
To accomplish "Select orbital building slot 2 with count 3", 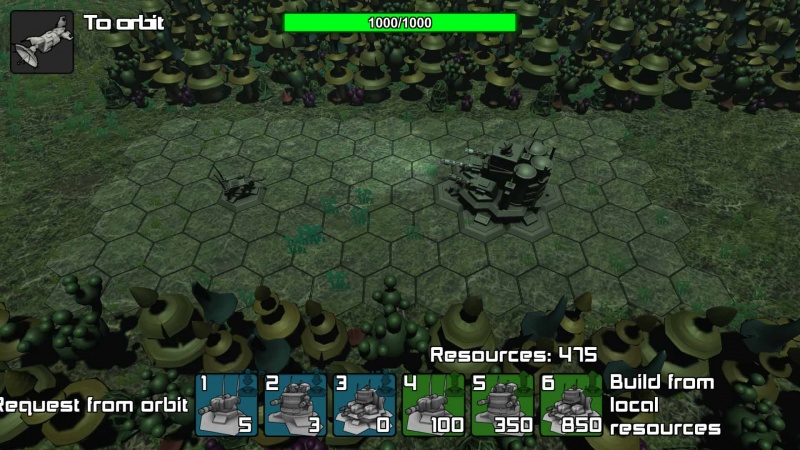I will coord(296,405).
